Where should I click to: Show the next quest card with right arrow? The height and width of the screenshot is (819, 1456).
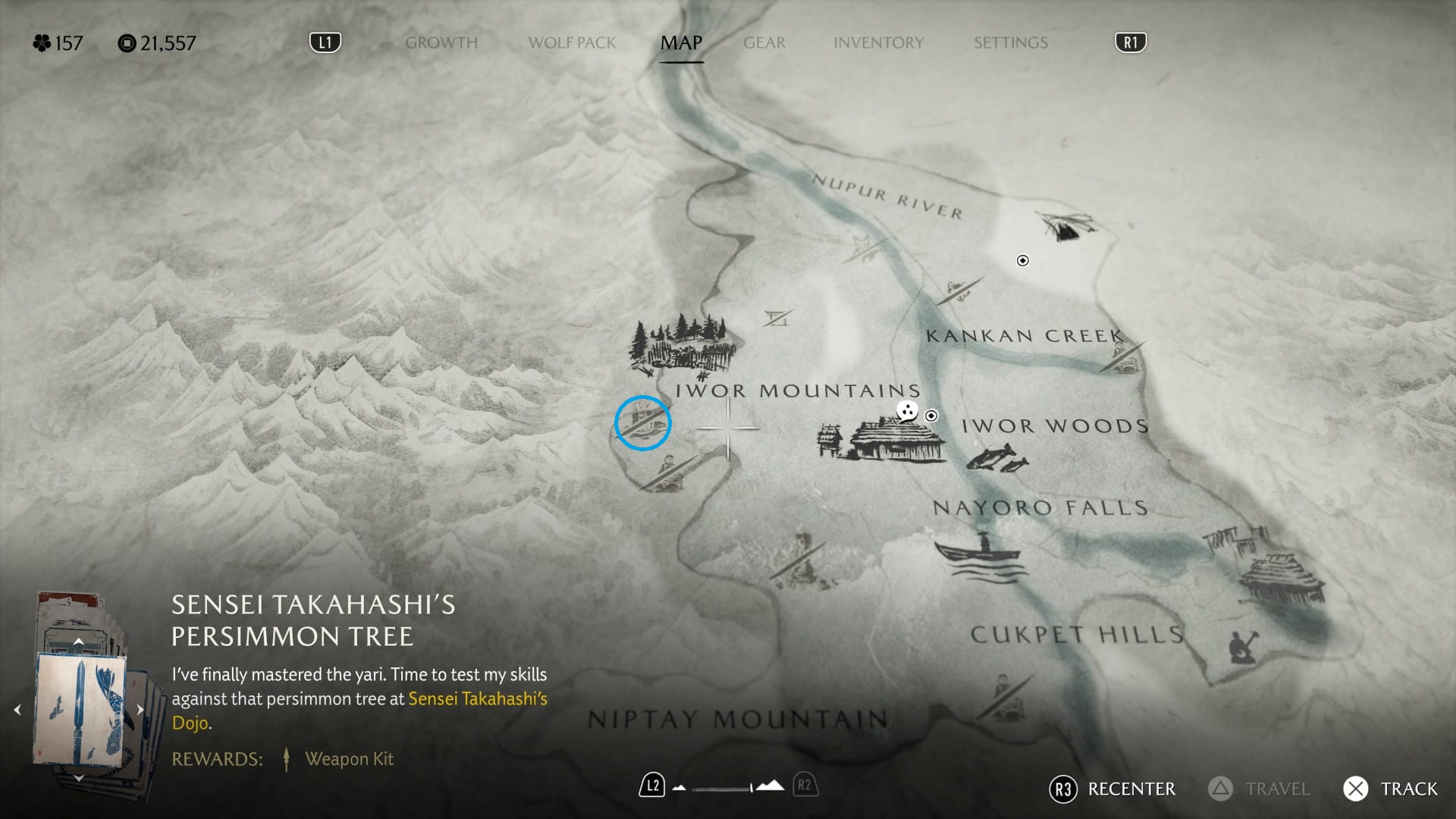(x=140, y=710)
